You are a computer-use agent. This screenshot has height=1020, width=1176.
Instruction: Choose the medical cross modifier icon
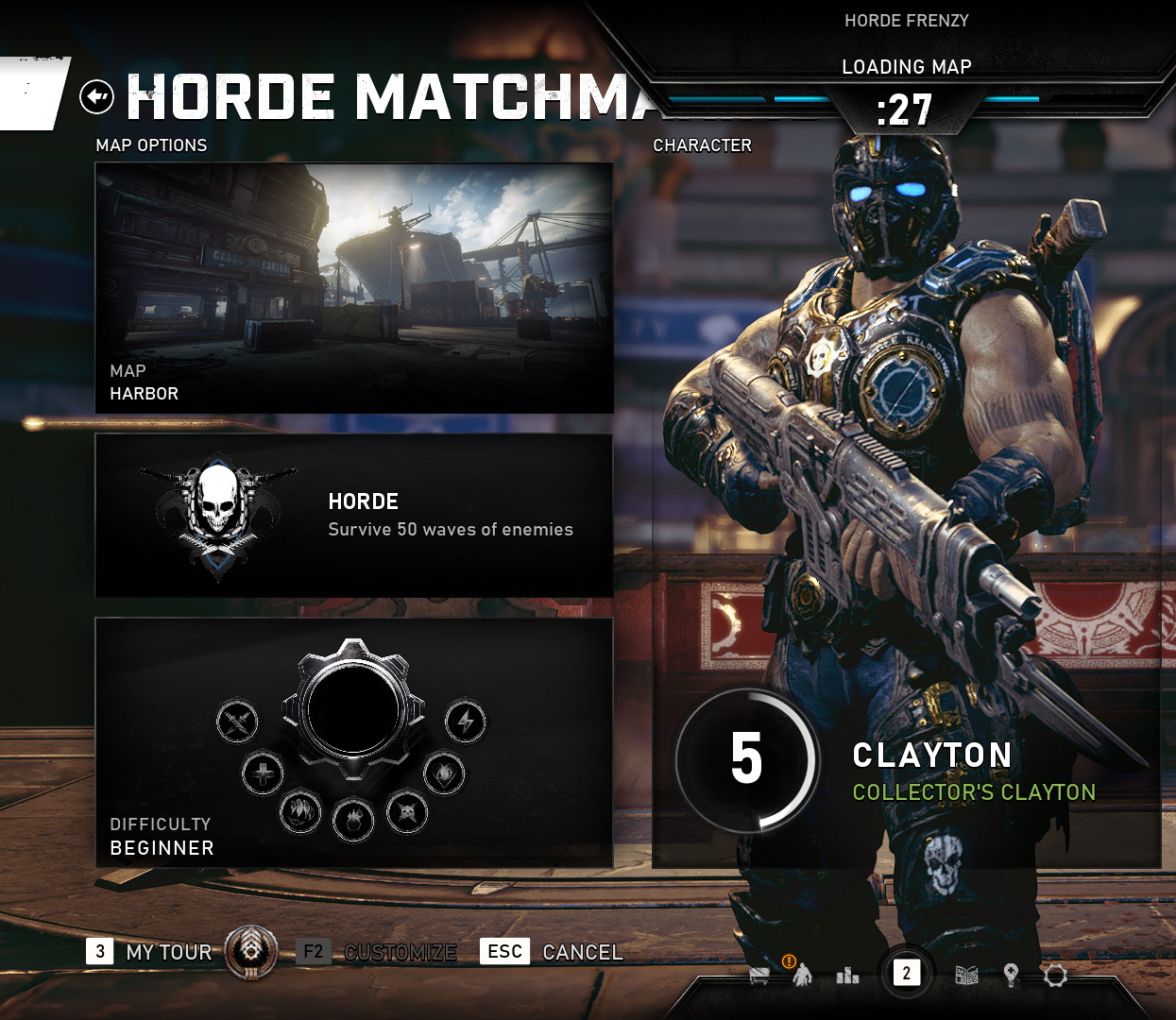(263, 773)
